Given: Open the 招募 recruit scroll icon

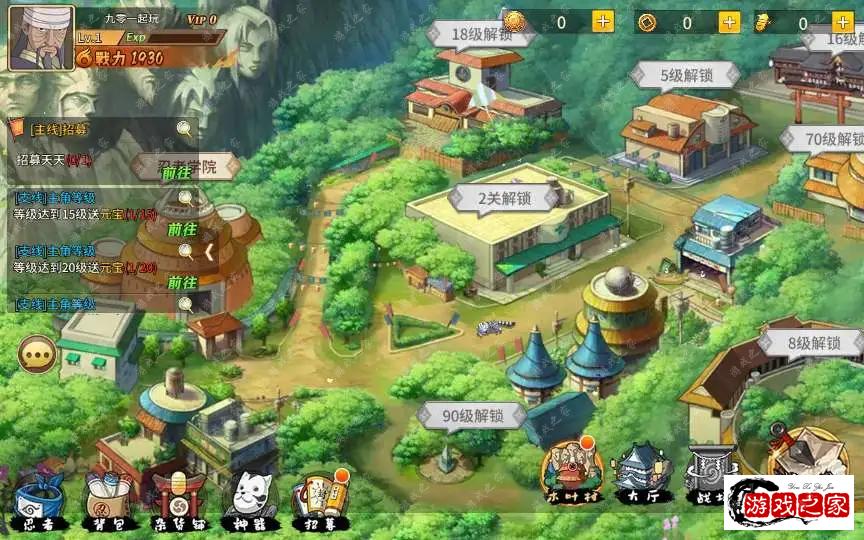Looking at the screenshot, I should pos(320,498).
